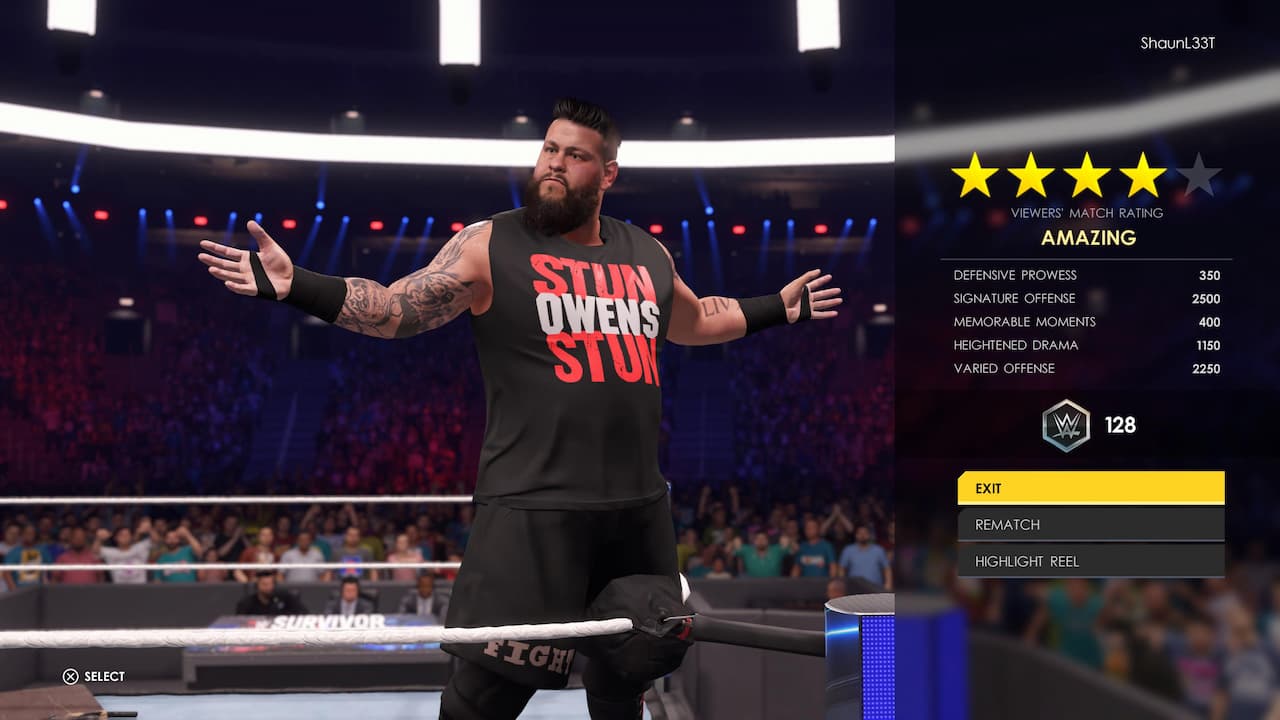
Task: Click the currency amount 128
Action: click(x=1123, y=424)
